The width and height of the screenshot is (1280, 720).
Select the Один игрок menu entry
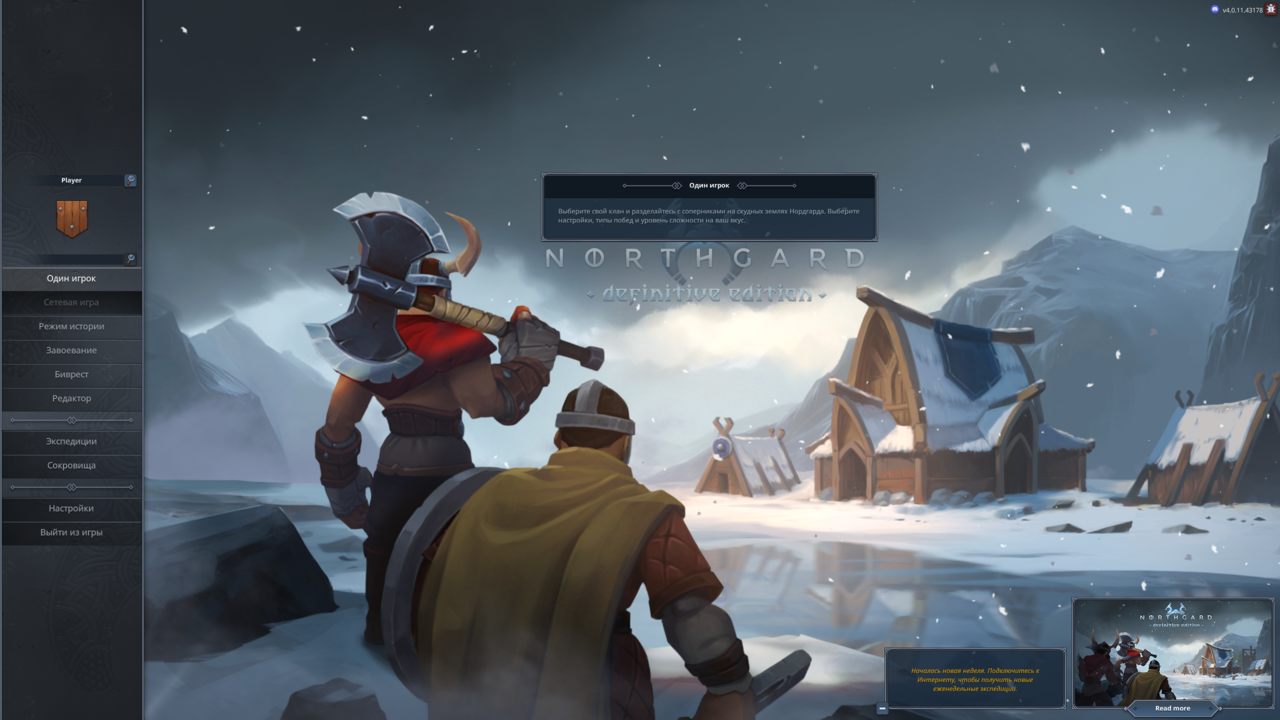(x=71, y=278)
